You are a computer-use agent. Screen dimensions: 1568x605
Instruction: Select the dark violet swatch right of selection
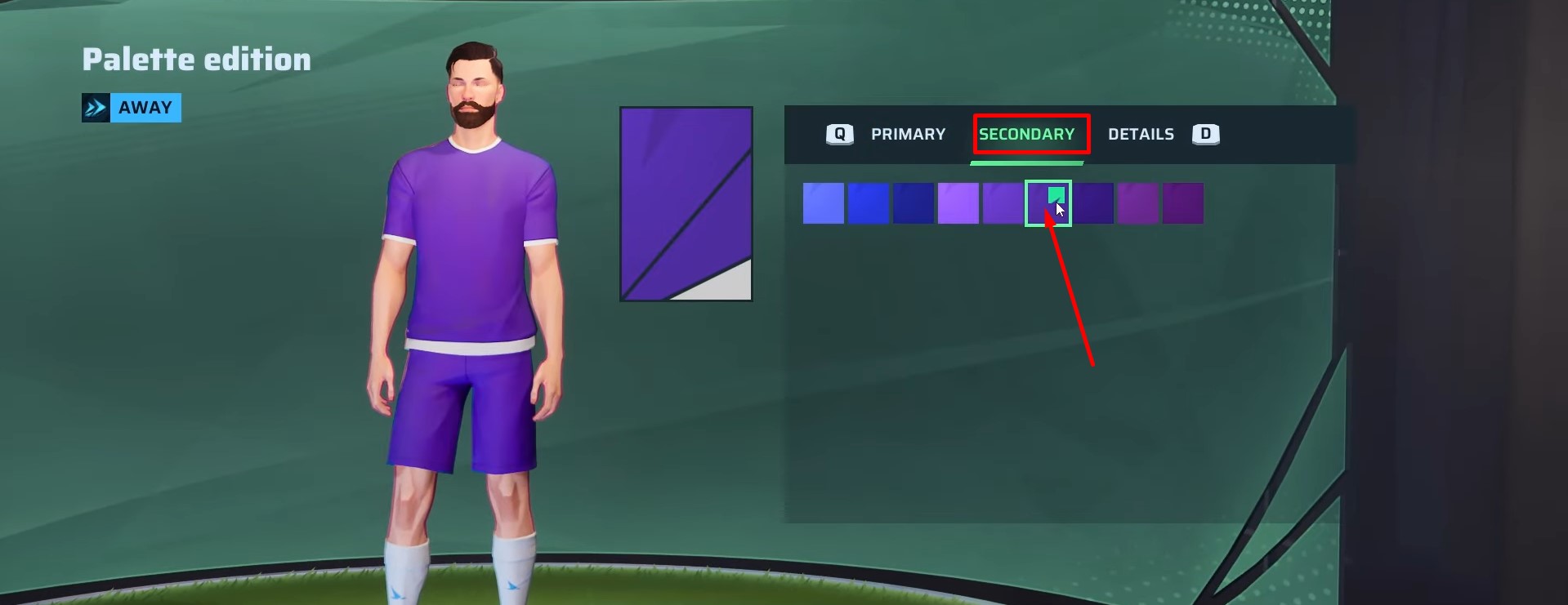[1093, 202]
